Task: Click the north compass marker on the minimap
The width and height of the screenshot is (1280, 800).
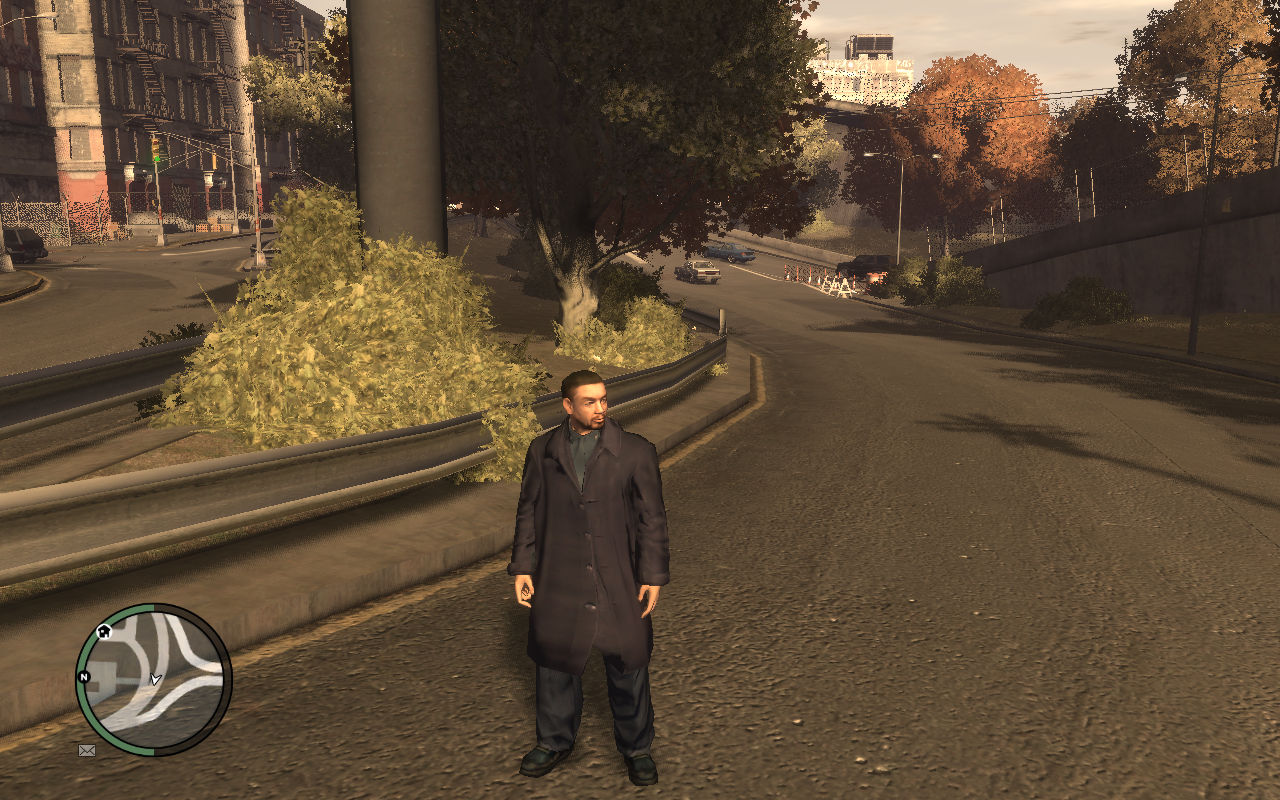Action: coord(84,677)
